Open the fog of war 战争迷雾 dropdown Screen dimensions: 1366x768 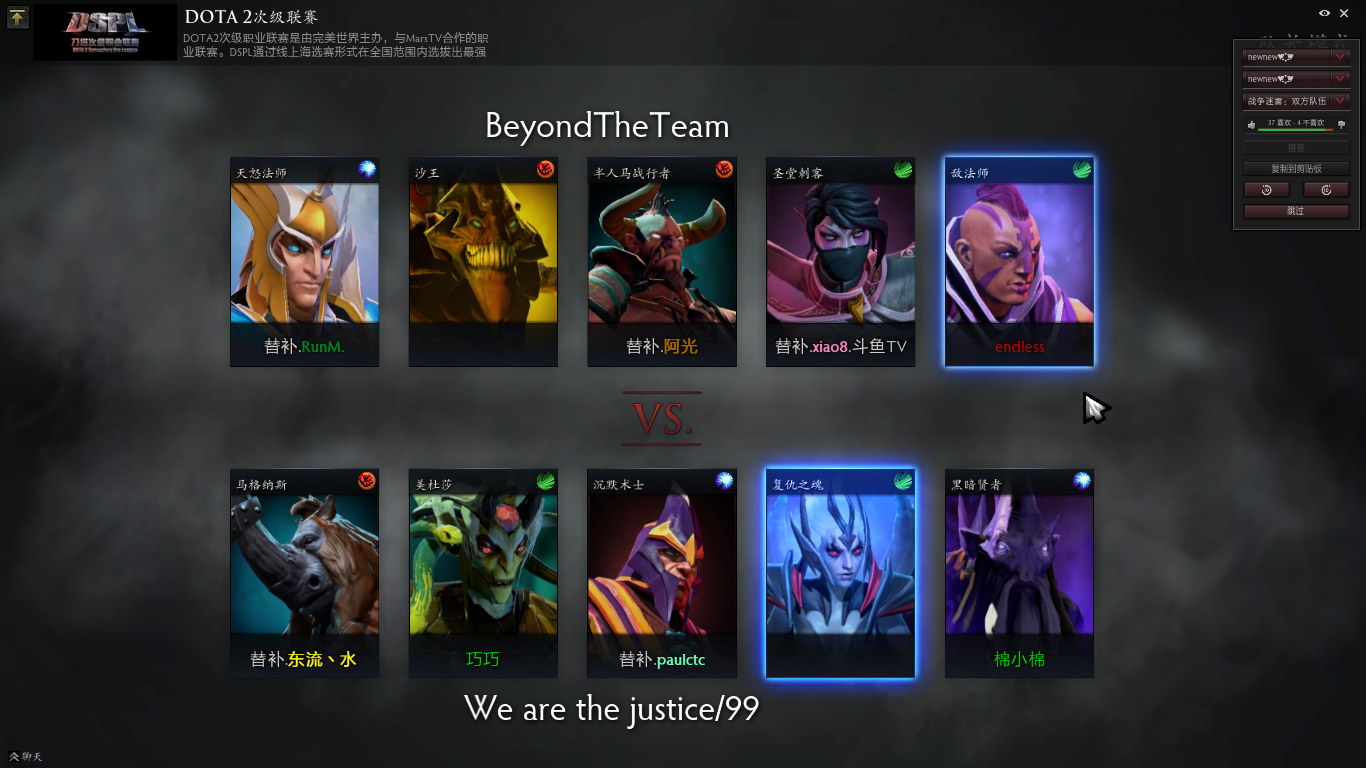pos(1296,101)
